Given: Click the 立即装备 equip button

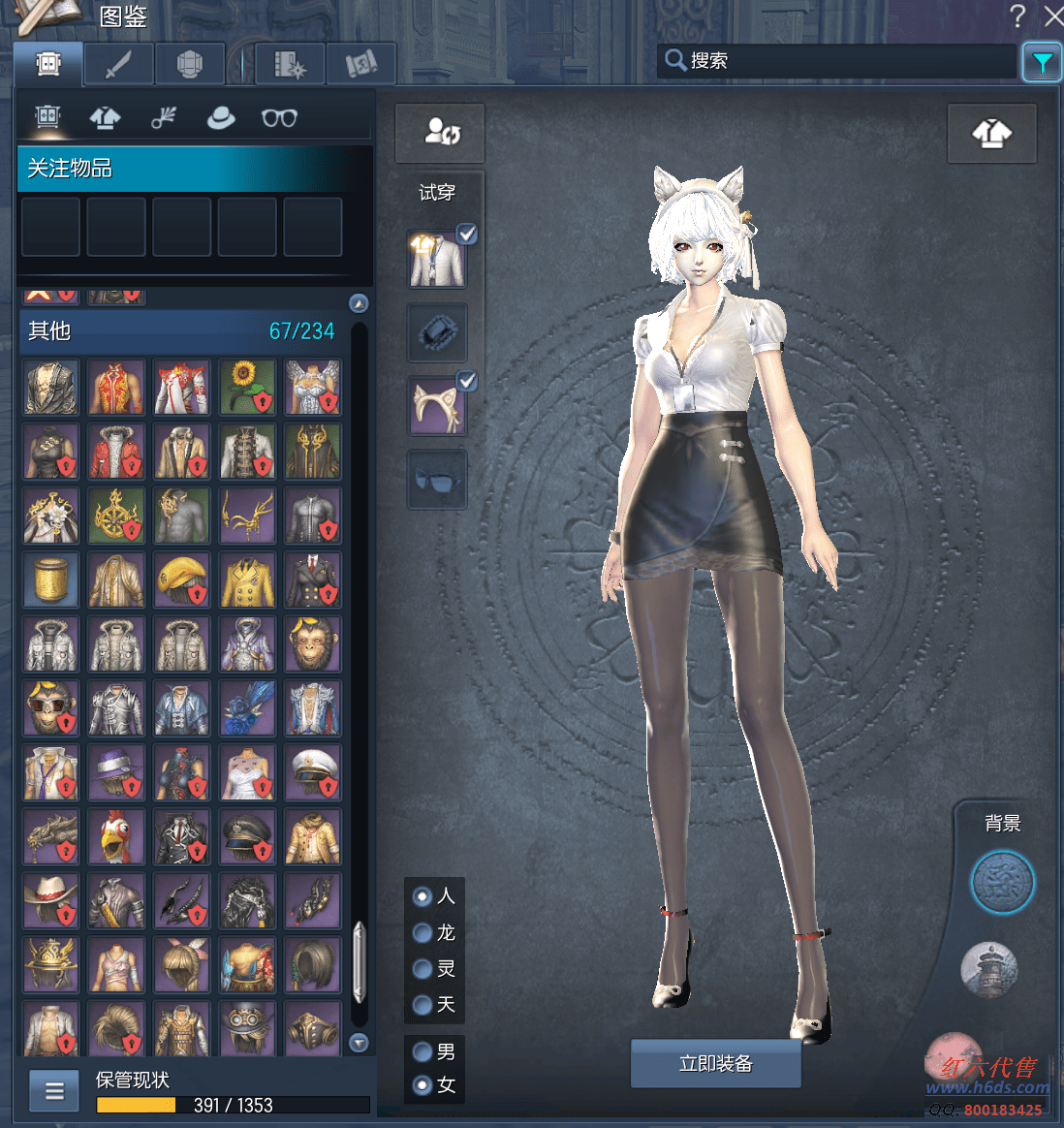Looking at the screenshot, I should tap(715, 1063).
